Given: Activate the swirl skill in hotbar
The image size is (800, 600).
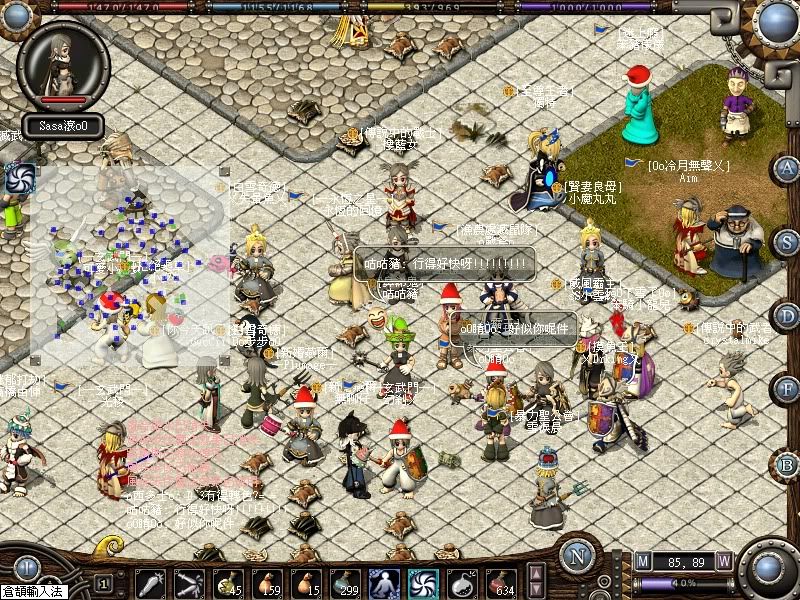Looking at the screenshot, I should point(423,583).
